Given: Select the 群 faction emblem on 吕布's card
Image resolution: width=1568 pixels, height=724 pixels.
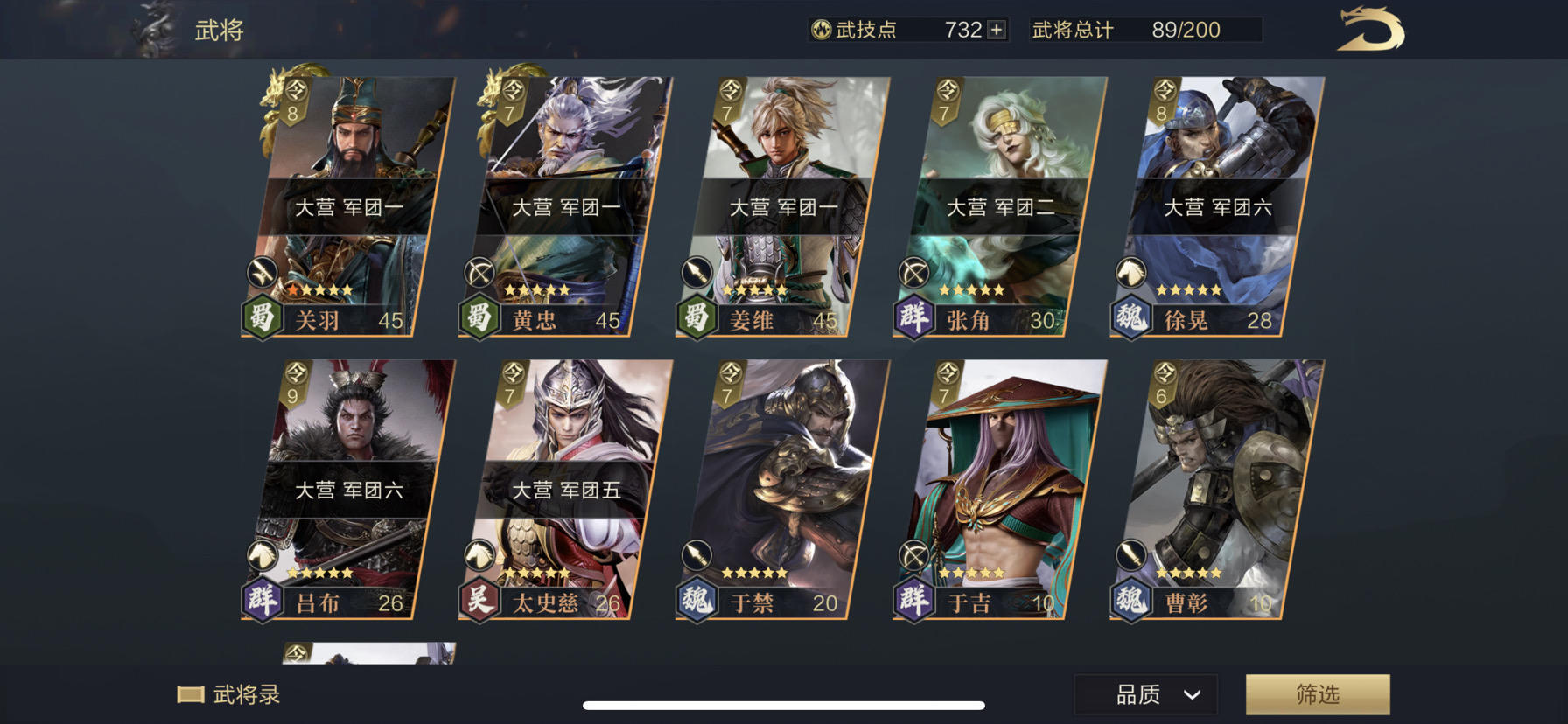Looking at the screenshot, I should coord(260,602).
